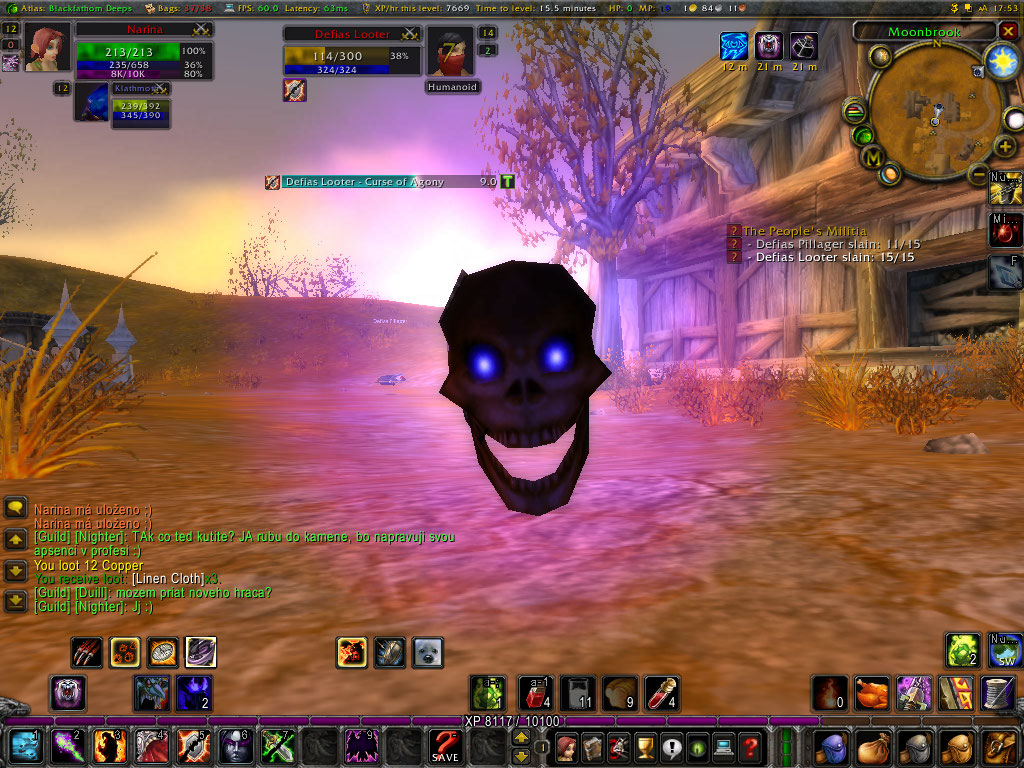
Task: Zoom in the minimap with the plus button
Action: (x=1006, y=147)
